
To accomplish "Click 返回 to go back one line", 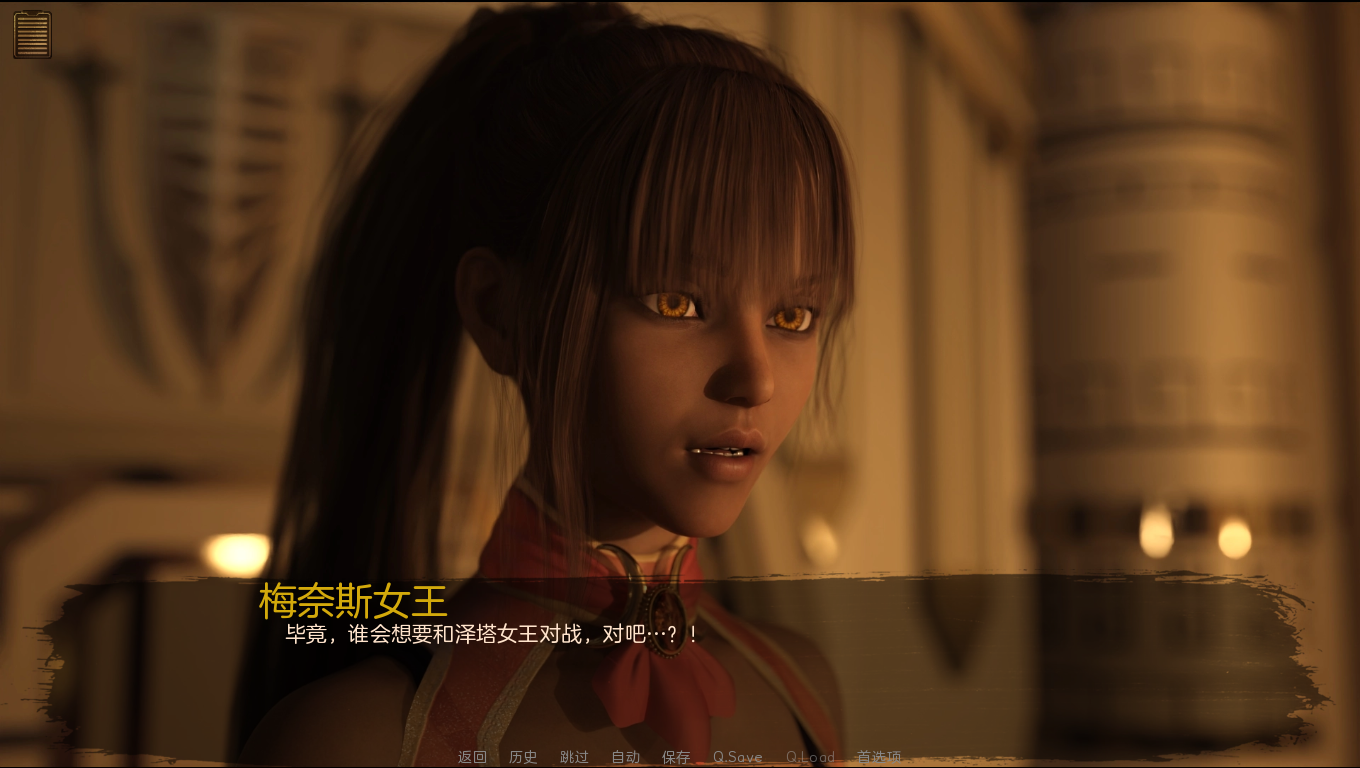I will click(471, 757).
